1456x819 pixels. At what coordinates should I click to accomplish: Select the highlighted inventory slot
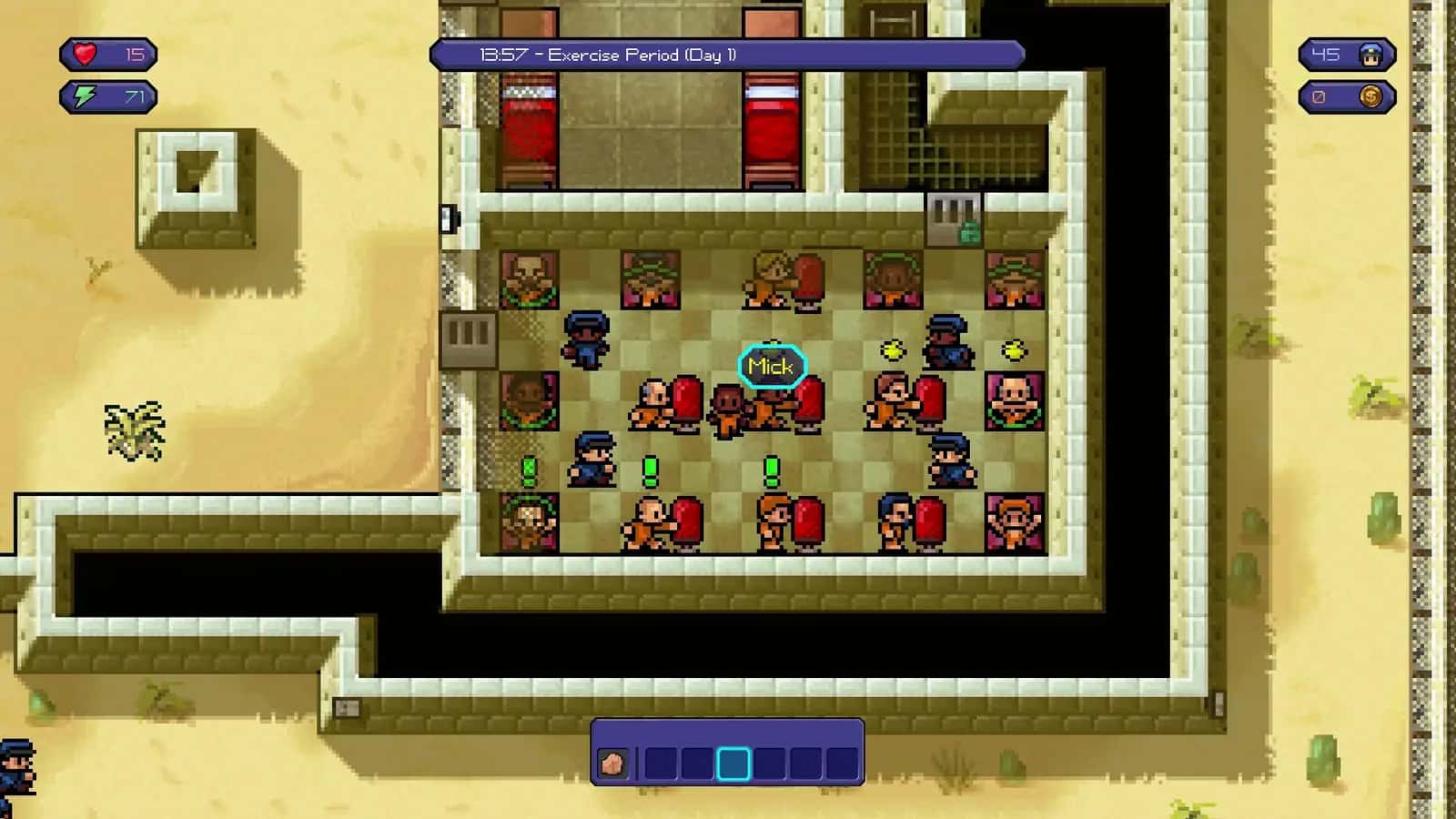pyautogui.click(x=733, y=763)
